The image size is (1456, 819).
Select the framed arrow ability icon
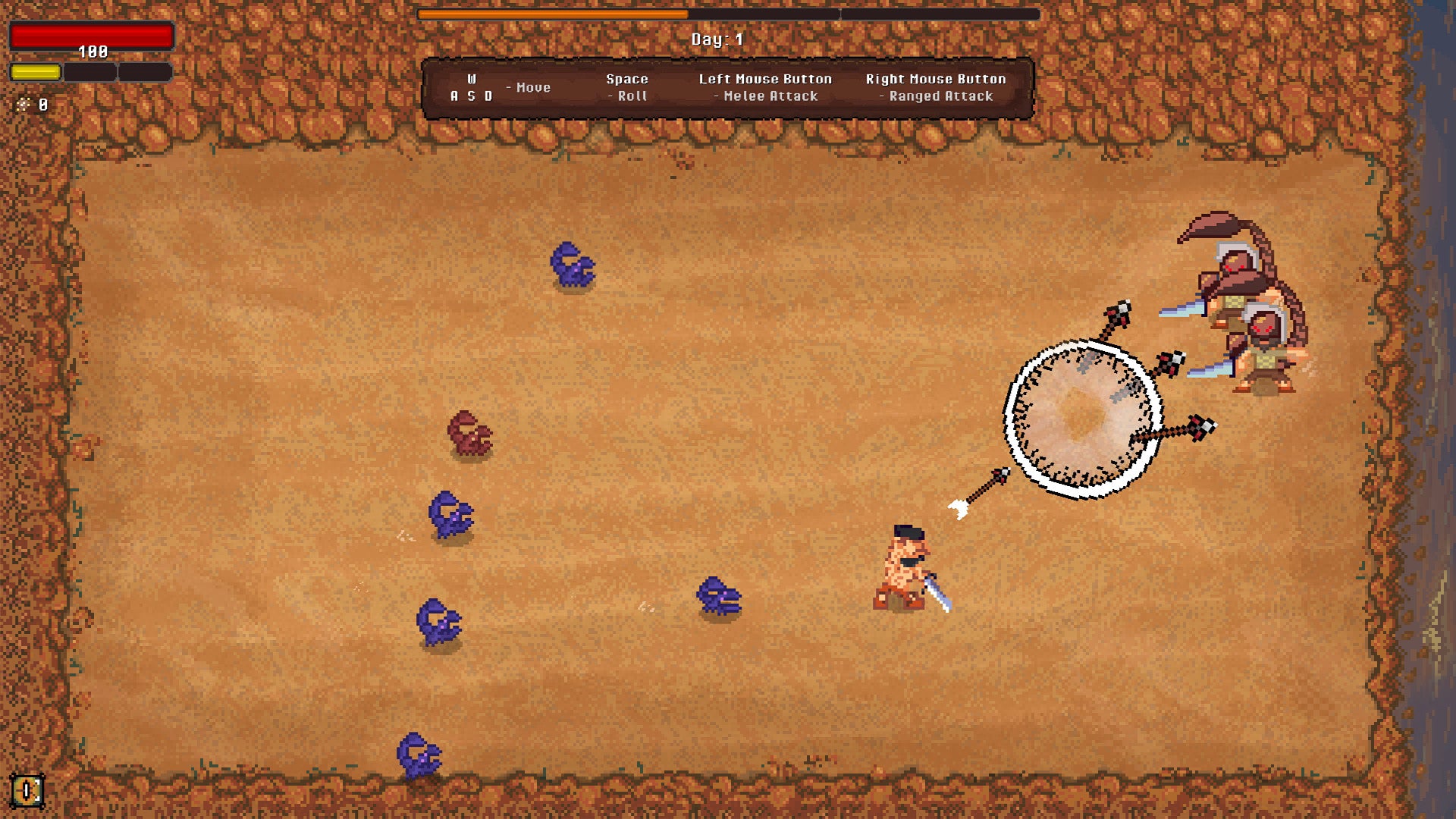pyautogui.click(x=27, y=791)
